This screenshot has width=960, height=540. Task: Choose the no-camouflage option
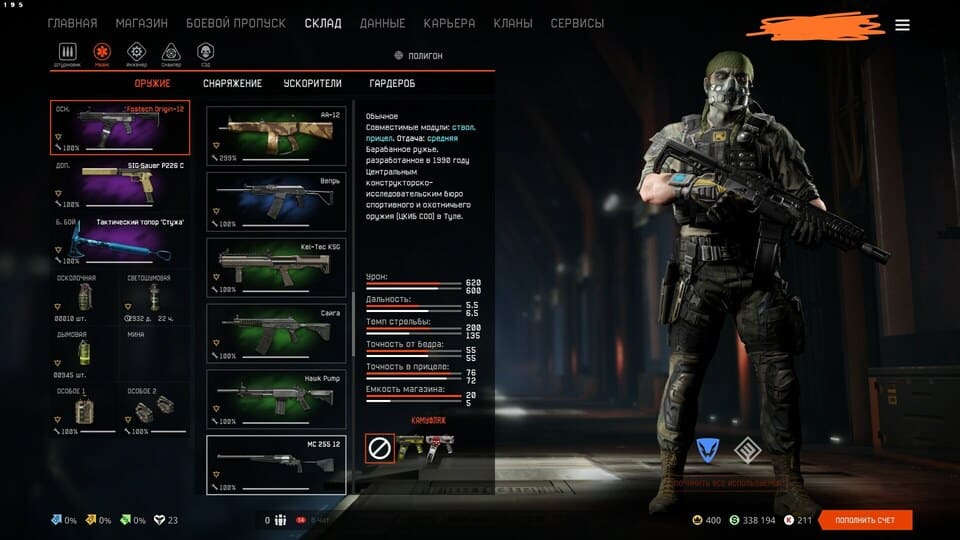pos(379,447)
